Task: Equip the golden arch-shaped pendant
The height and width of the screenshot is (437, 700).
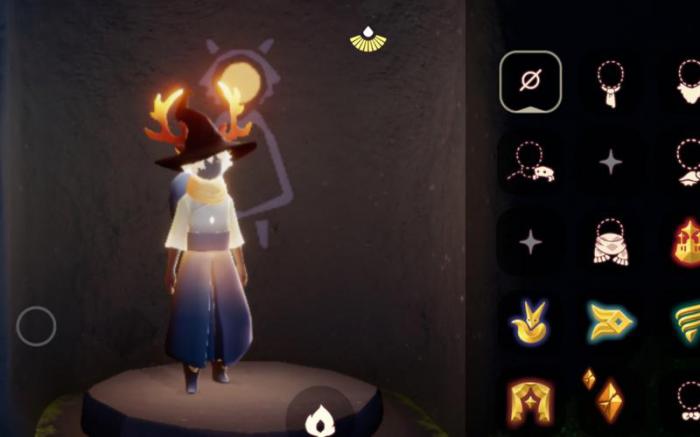Action: point(530,400)
